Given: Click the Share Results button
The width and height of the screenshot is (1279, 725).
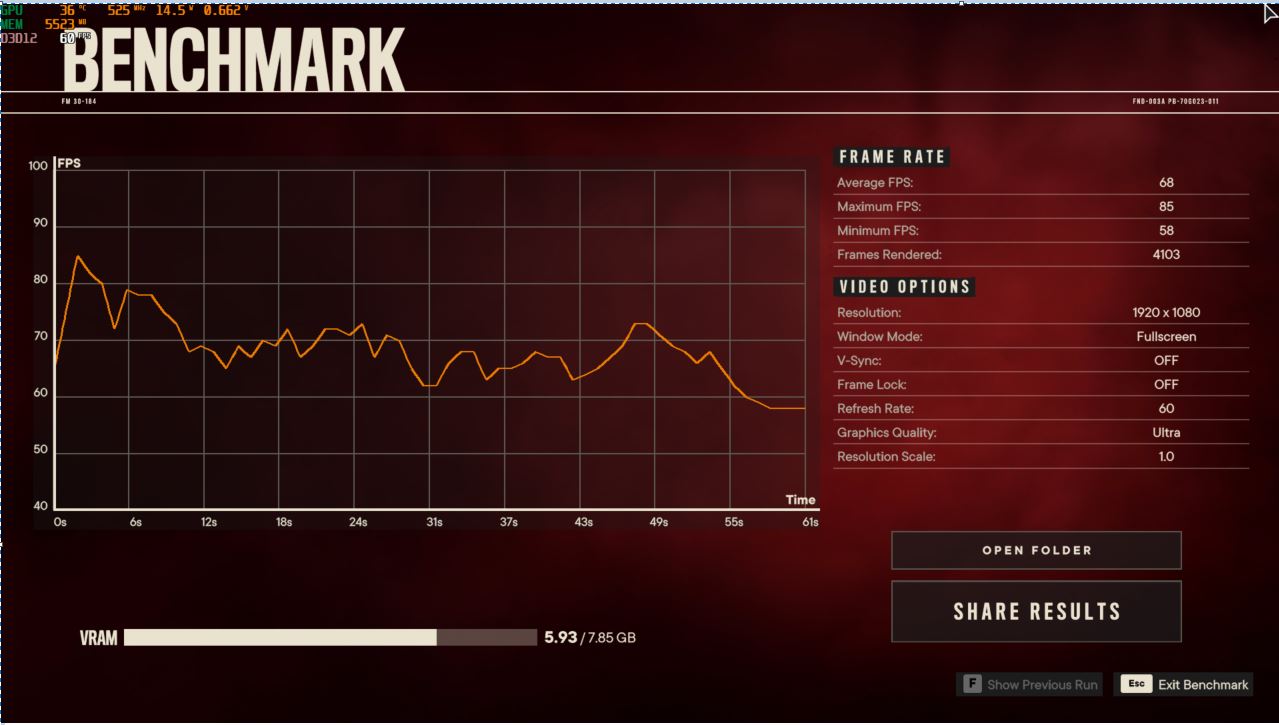Looking at the screenshot, I should coord(1036,611).
